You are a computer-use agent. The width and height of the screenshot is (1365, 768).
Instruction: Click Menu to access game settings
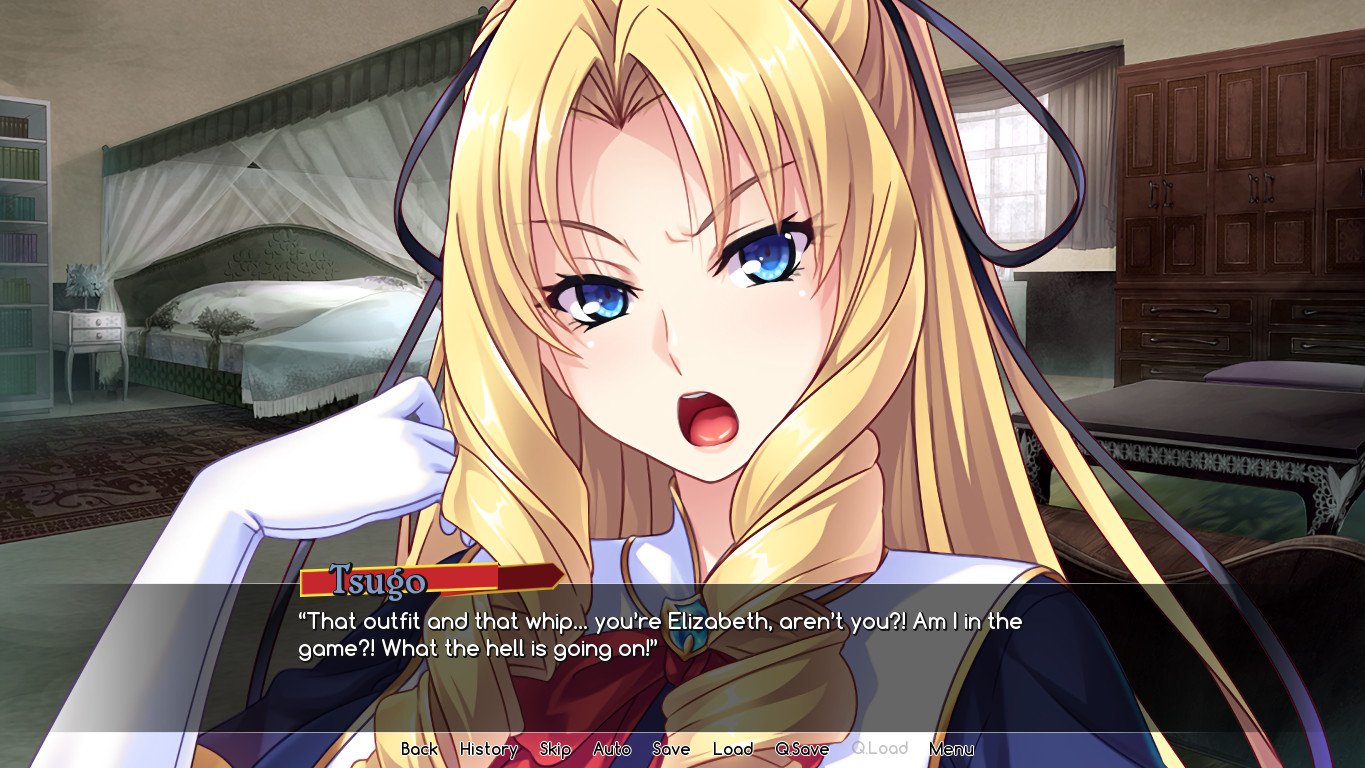pyautogui.click(x=951, y=748)
